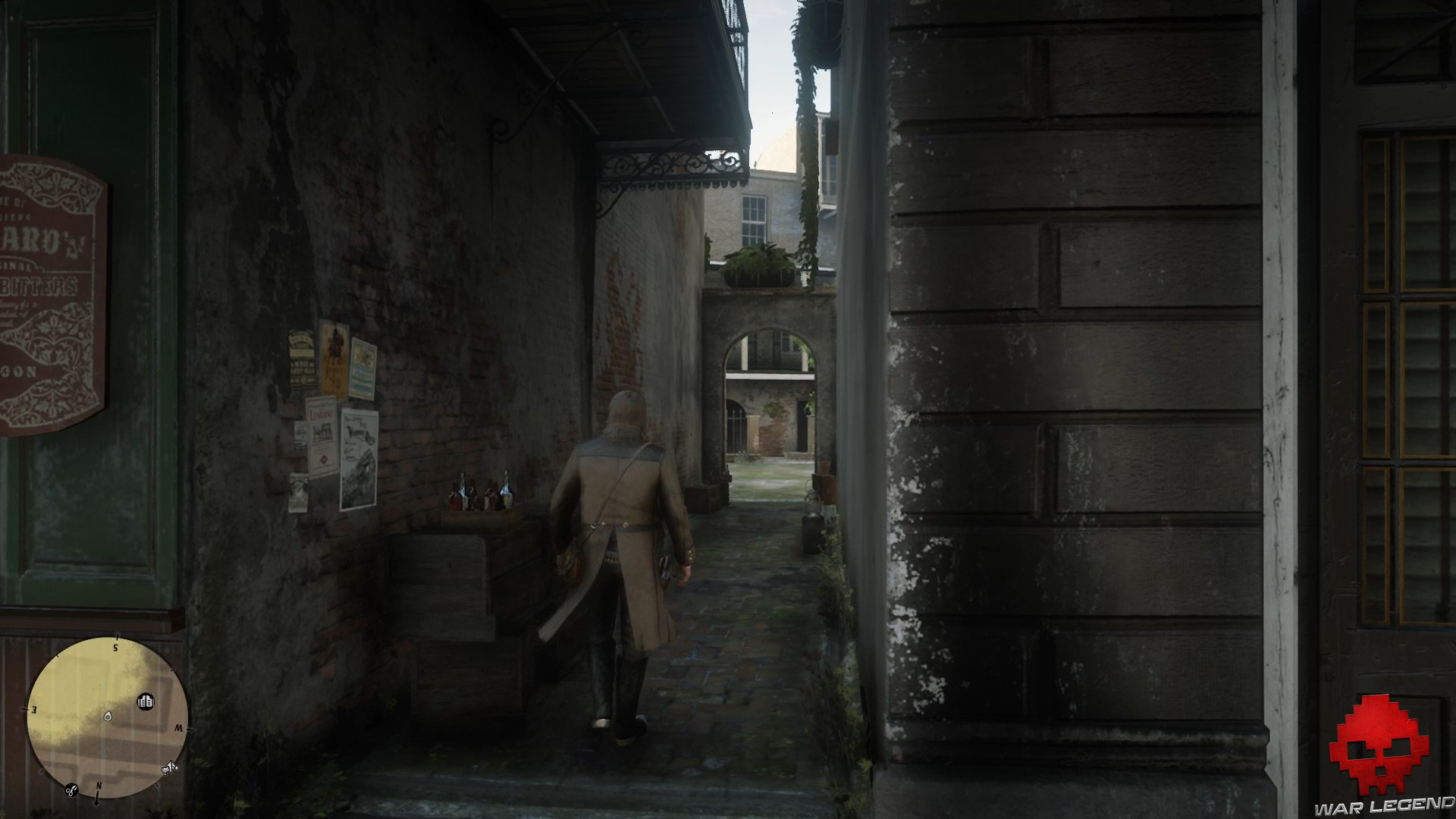Click the E cardinal letter on the minimap edge

(x=33, y=709)
